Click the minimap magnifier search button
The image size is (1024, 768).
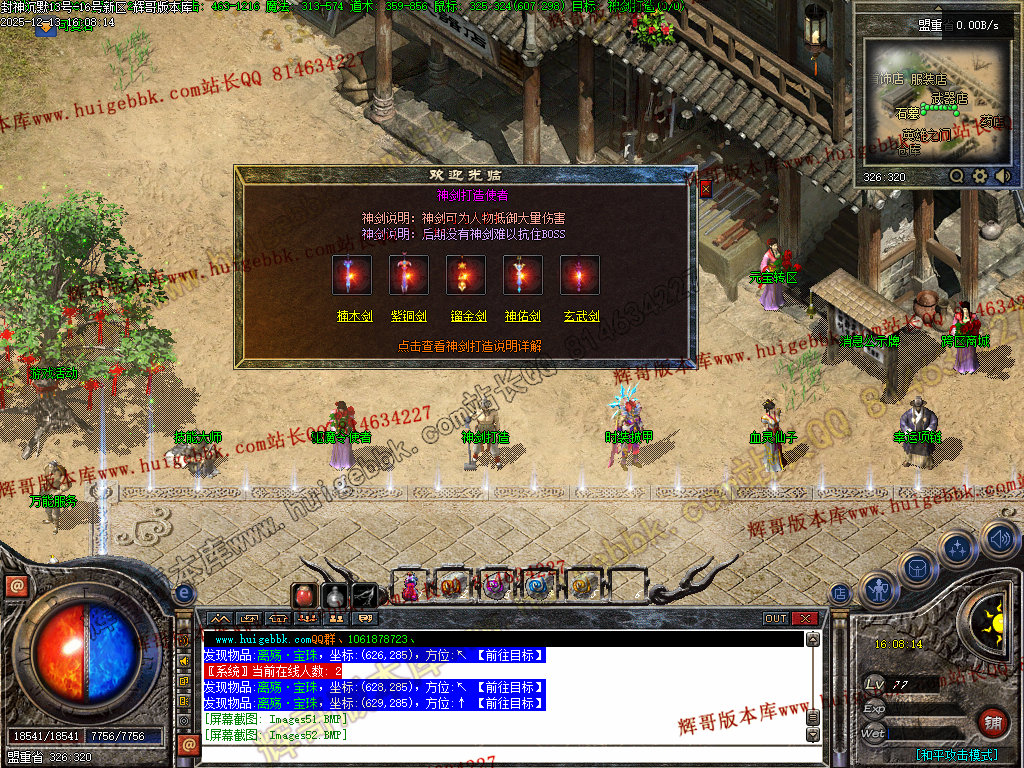957,176
